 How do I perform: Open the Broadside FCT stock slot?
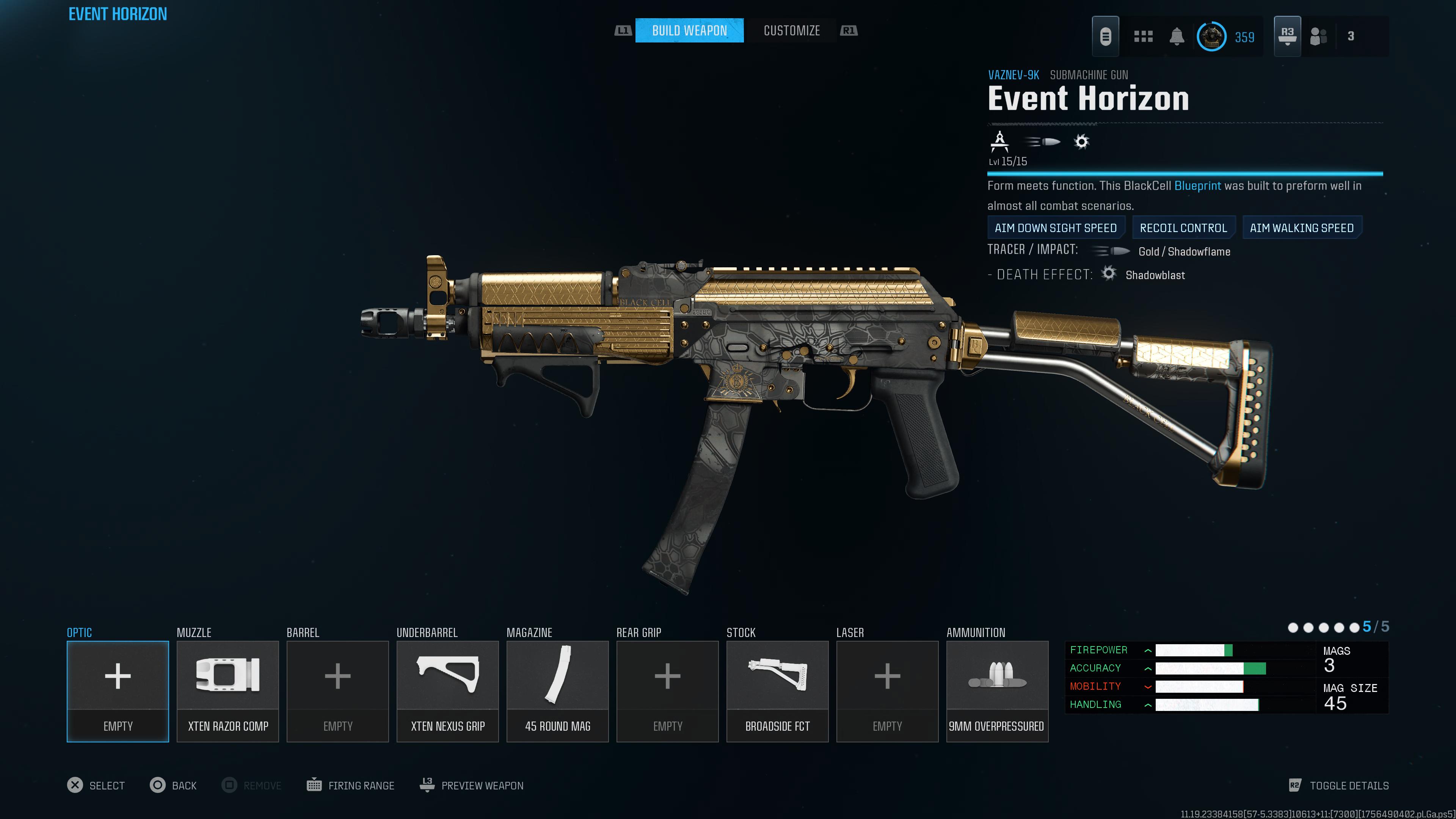click(777, 691)
